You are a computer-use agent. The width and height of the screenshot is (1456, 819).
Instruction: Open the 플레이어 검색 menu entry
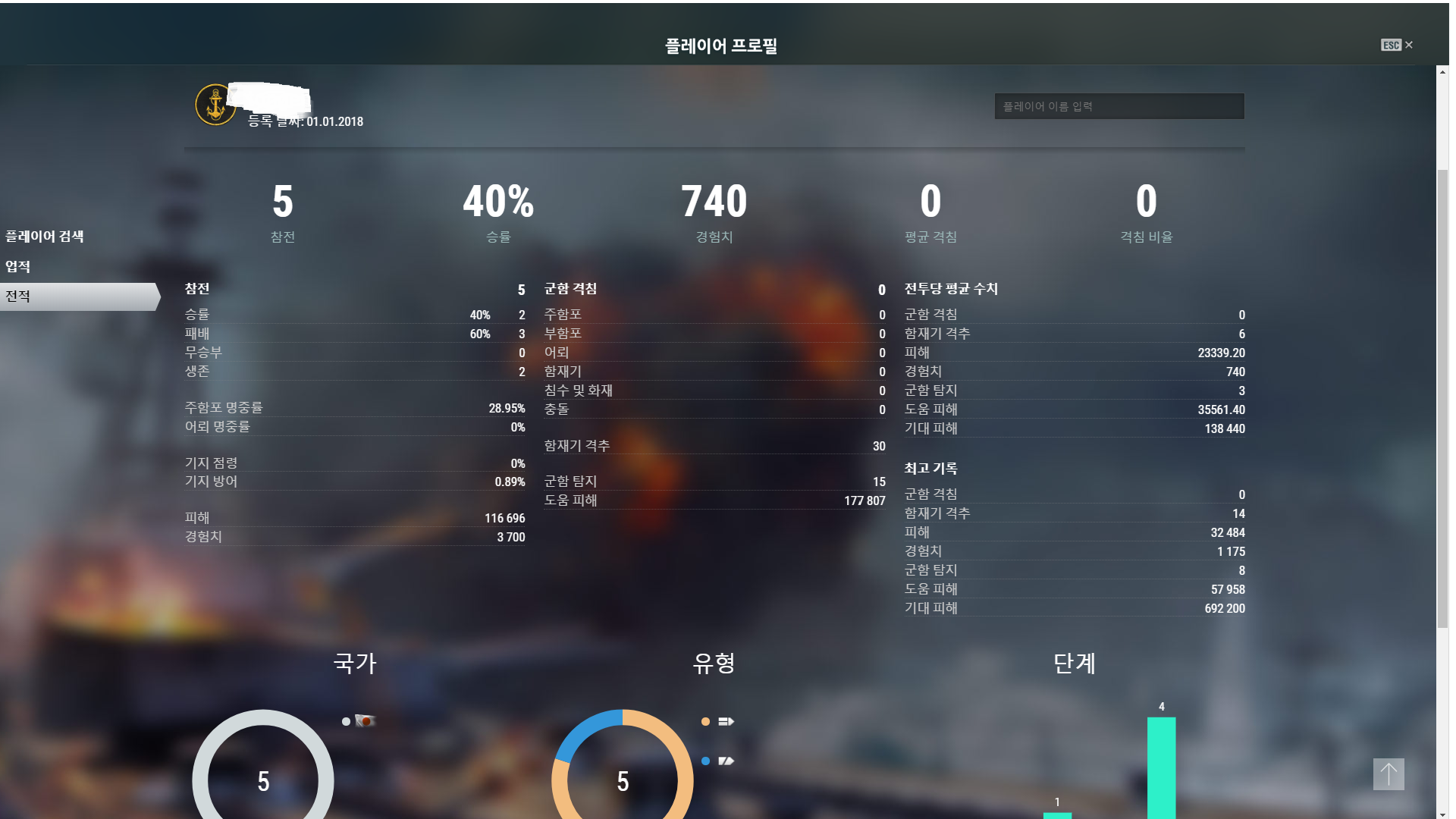point(45,237)
